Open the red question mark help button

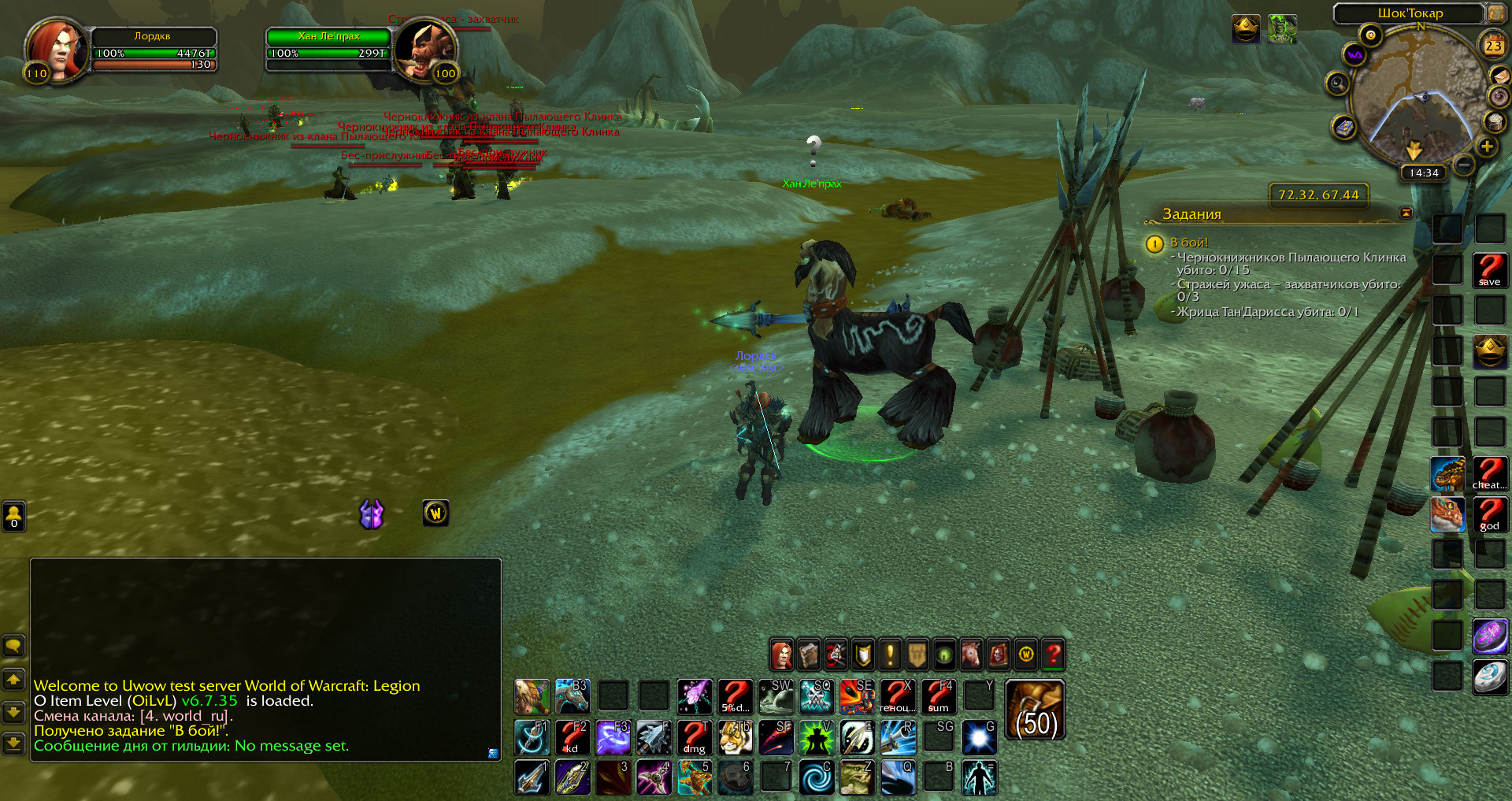point(1053,654)
